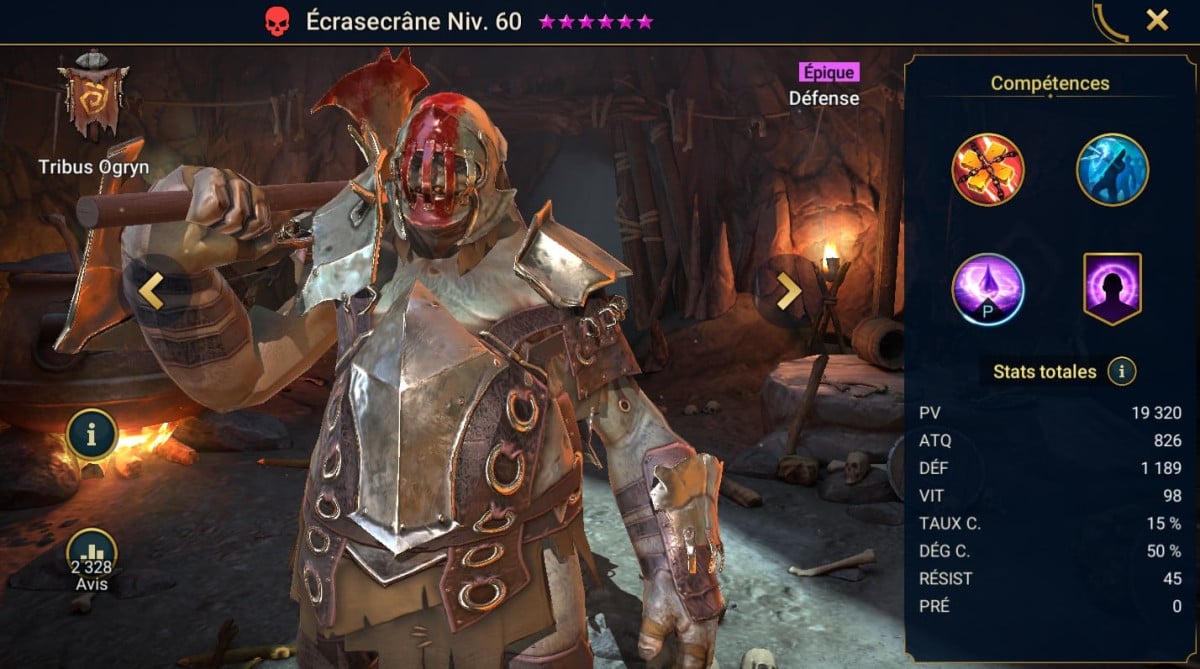Open the champion info button
Screen dimensions: 1200x669
[x=92, y=434]
